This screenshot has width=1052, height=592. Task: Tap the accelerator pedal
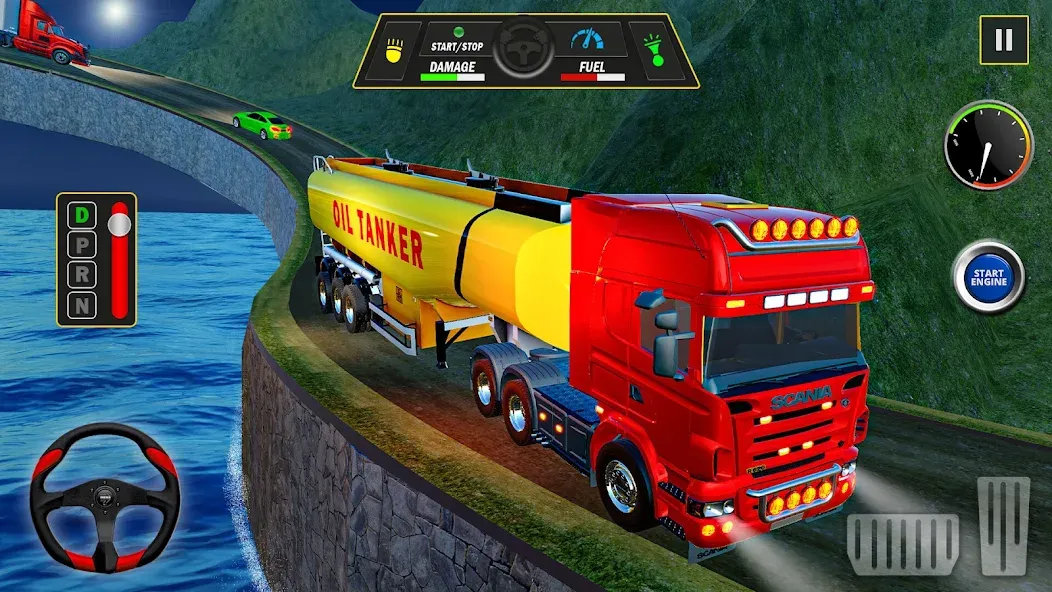coord(1002,525)
